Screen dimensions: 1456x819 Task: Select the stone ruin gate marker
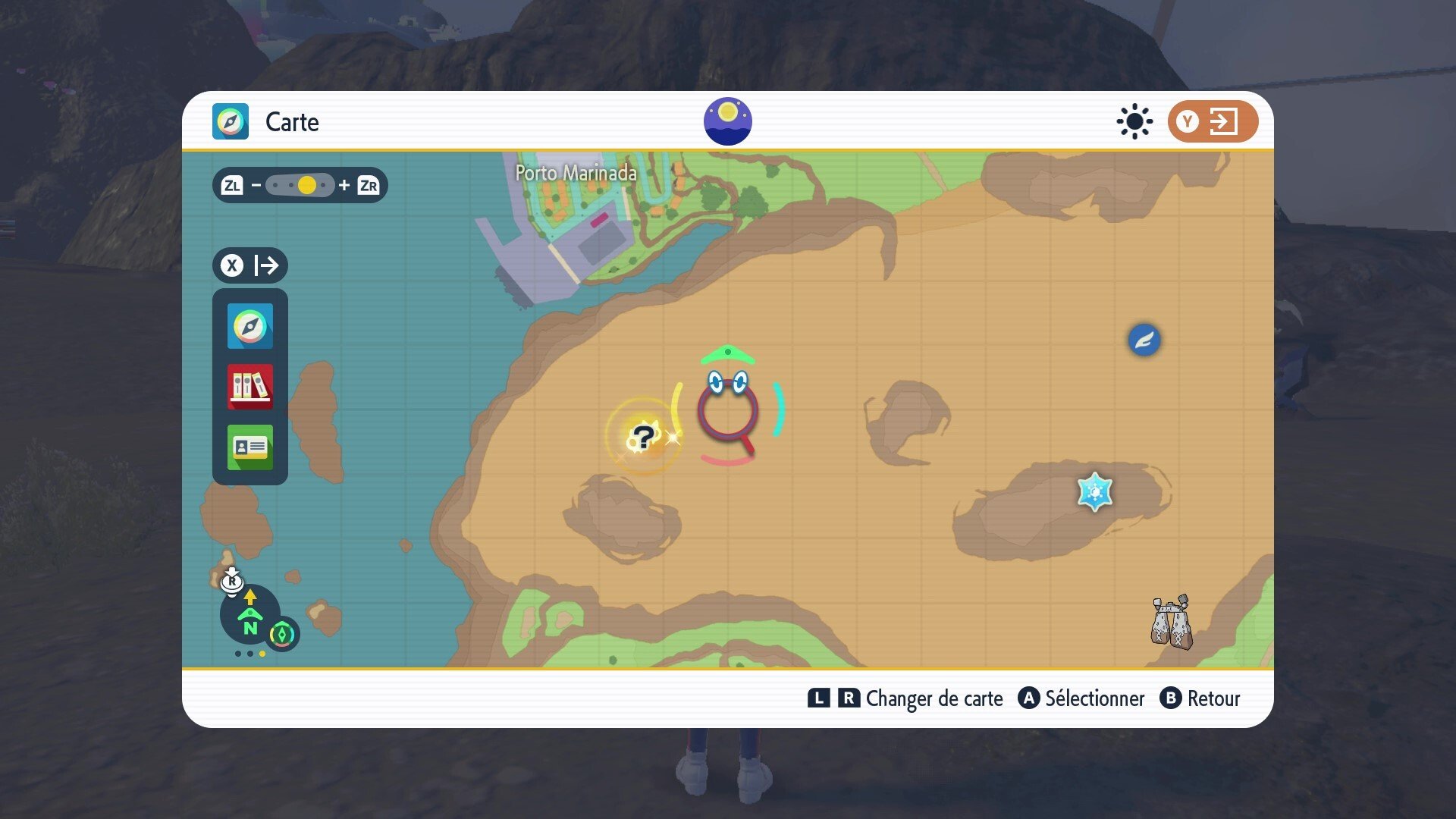click(1171, 623)
